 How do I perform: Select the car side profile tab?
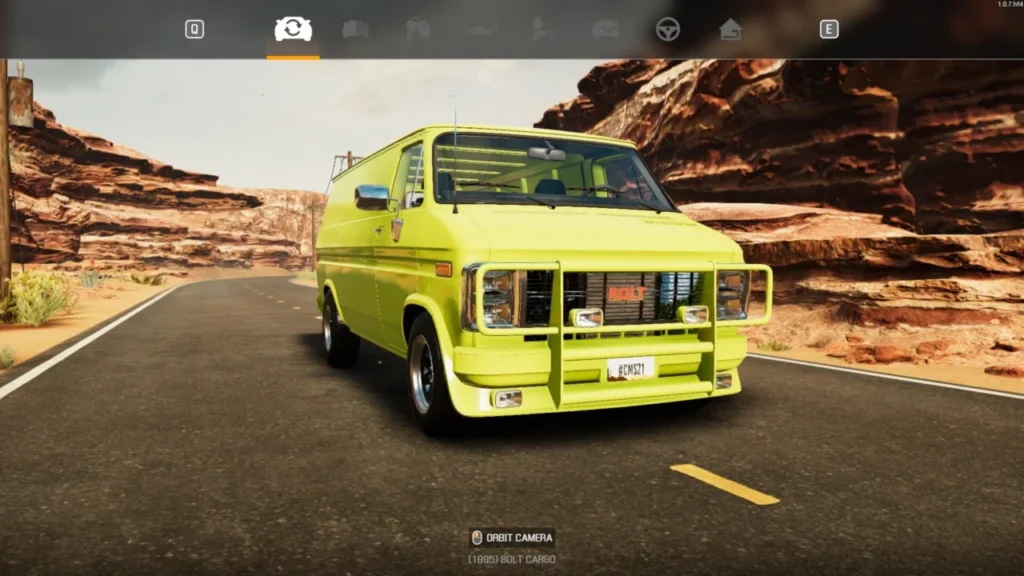481,30
